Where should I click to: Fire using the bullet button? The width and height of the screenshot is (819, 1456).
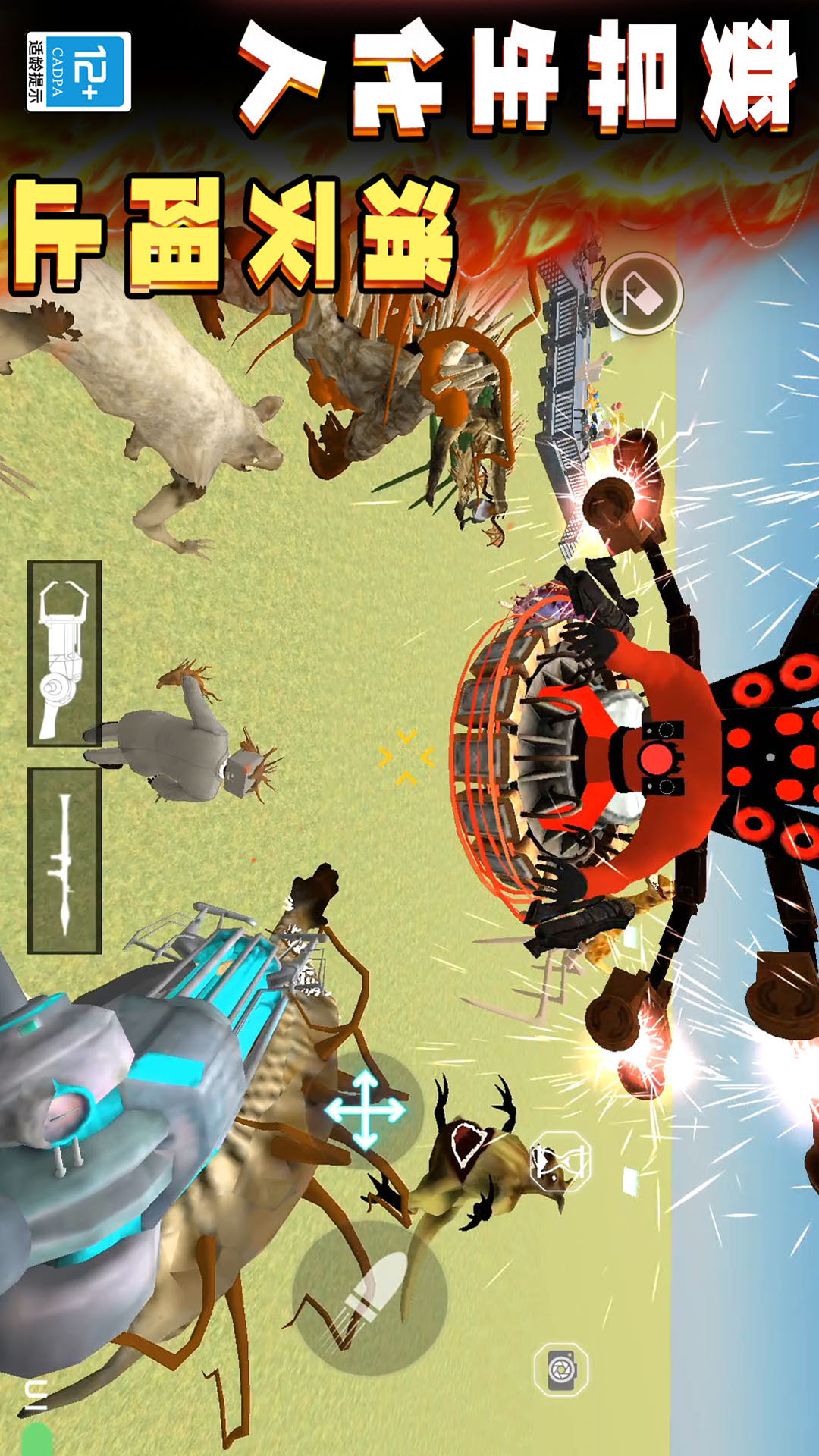point(370,1298)
